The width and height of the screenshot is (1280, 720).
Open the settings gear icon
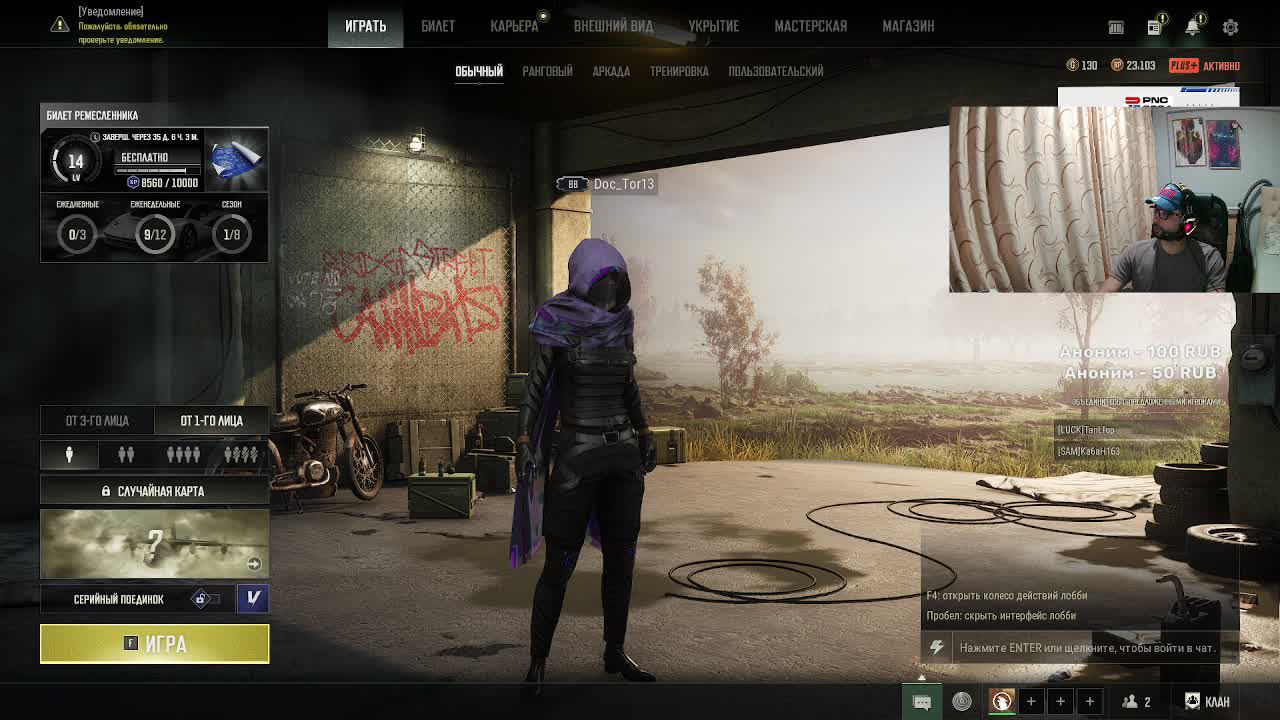click(1230, 27)
